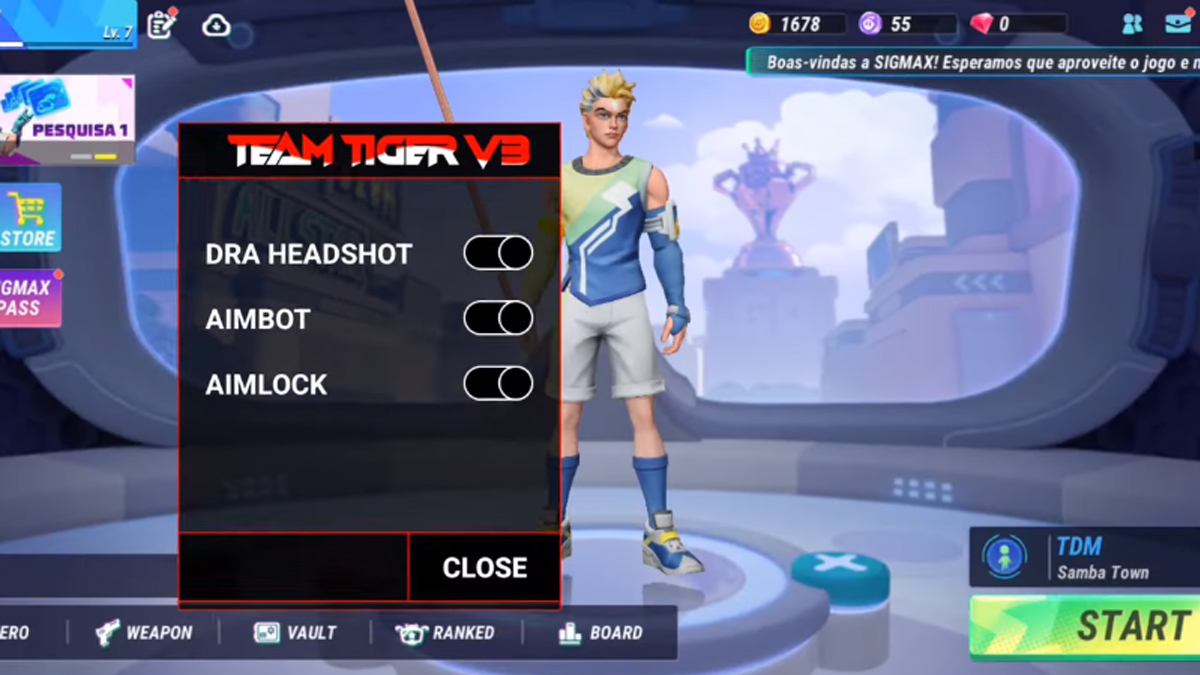Open the clipboard tasks icon
This screenshot has height=675, width=1200.
[161, 24]
